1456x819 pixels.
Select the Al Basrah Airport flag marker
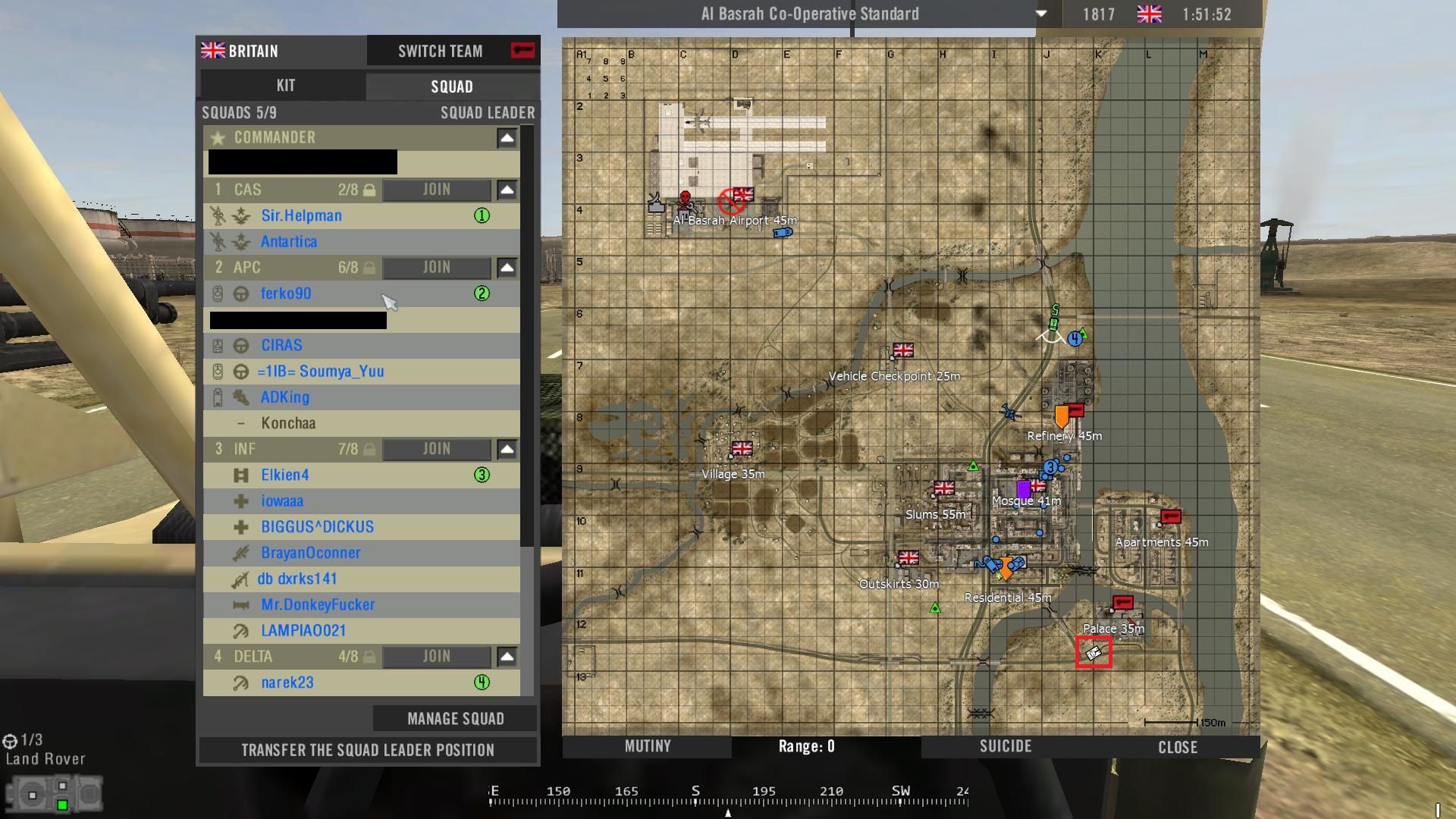[743, 195]
